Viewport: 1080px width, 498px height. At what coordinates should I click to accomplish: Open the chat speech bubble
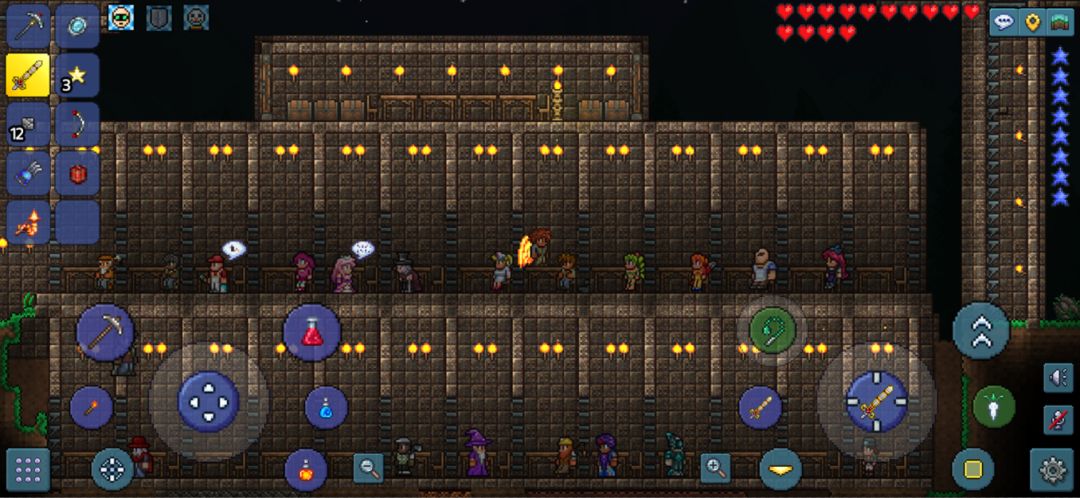tap(1003, 22)
